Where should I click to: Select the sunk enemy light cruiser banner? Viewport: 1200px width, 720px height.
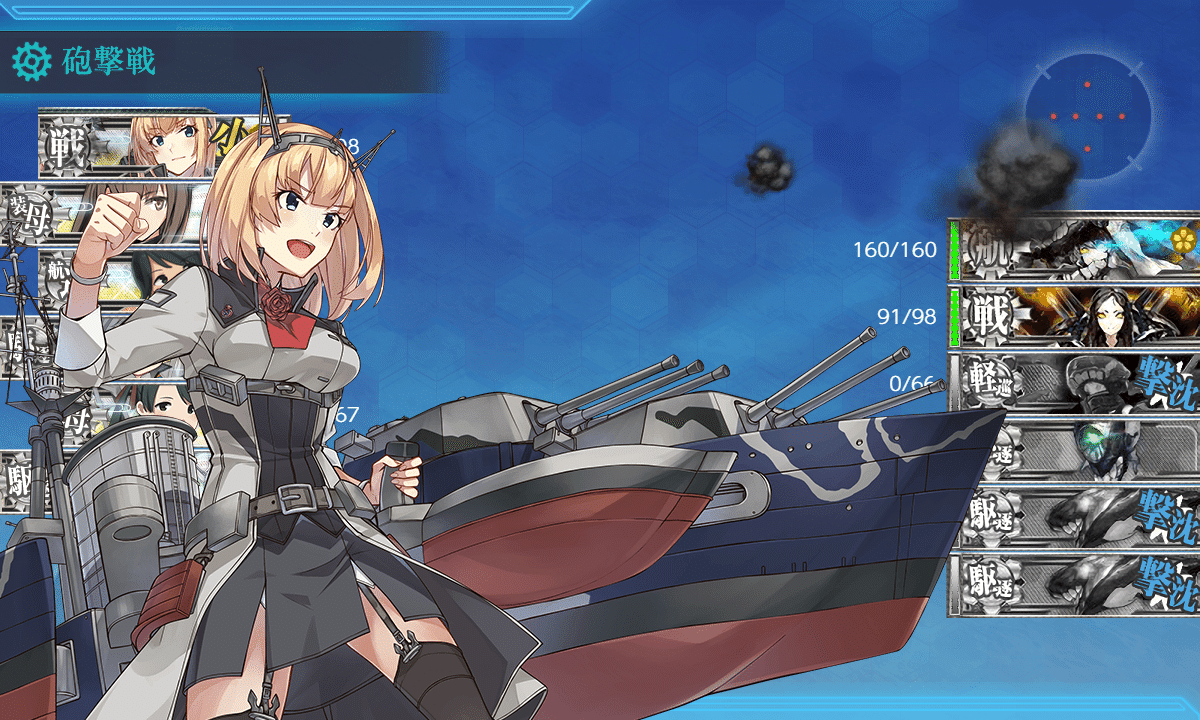[x=1074, y=381]
